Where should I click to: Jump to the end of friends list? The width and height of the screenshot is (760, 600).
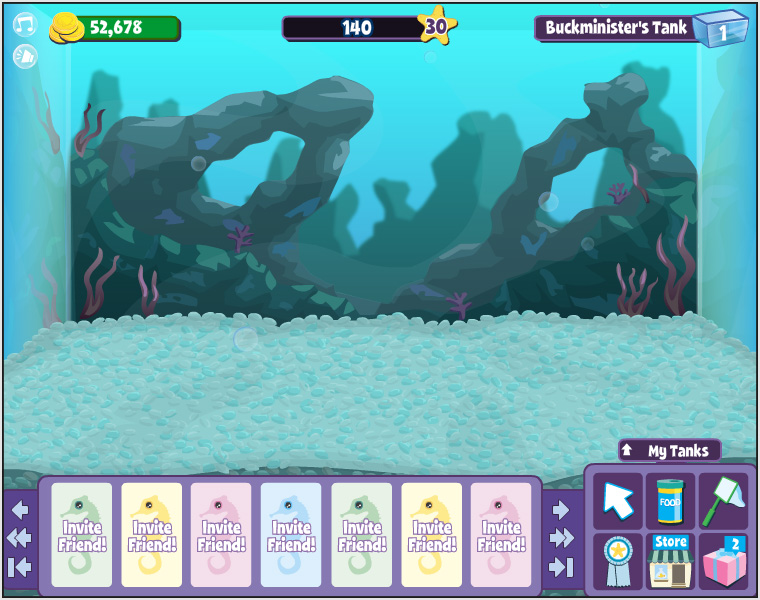tap(562, 567)
